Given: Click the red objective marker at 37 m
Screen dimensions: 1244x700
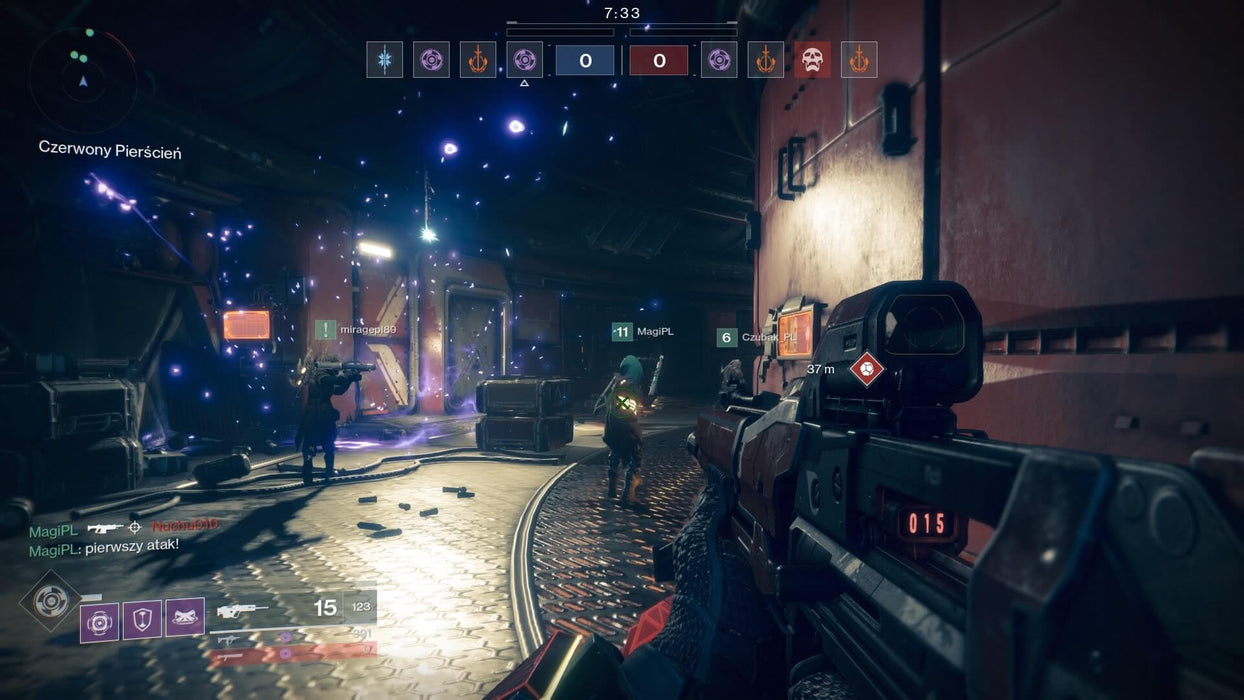Looking at the screenshot, I should point(866,369).
